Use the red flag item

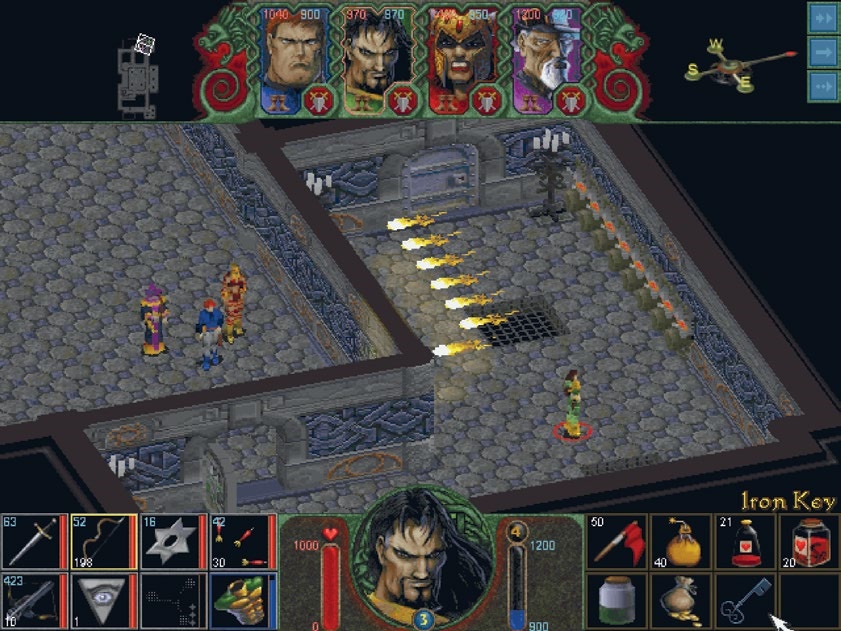[x=616, y=541]
